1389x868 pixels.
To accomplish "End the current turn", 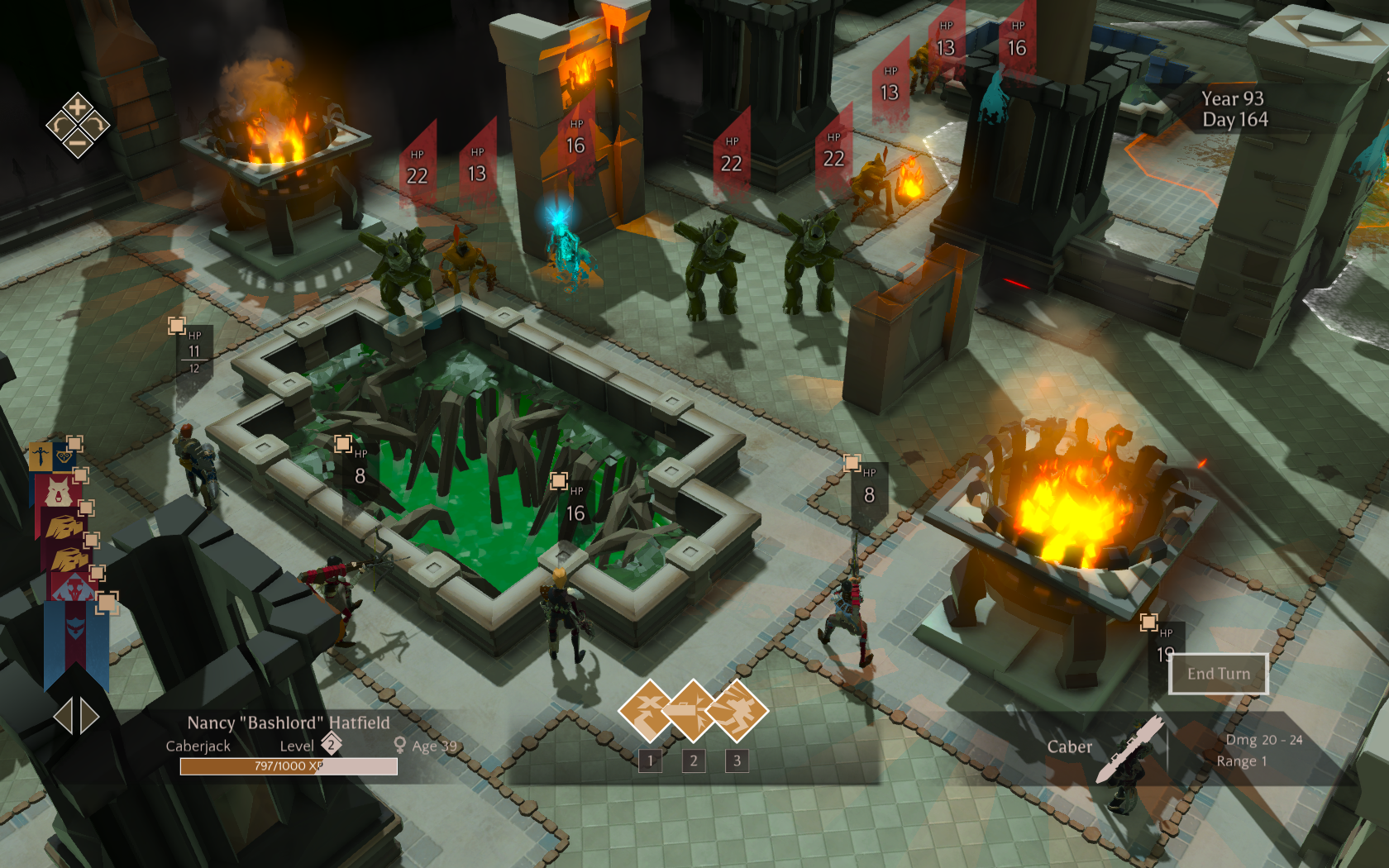I will (x=1218, y=674).
